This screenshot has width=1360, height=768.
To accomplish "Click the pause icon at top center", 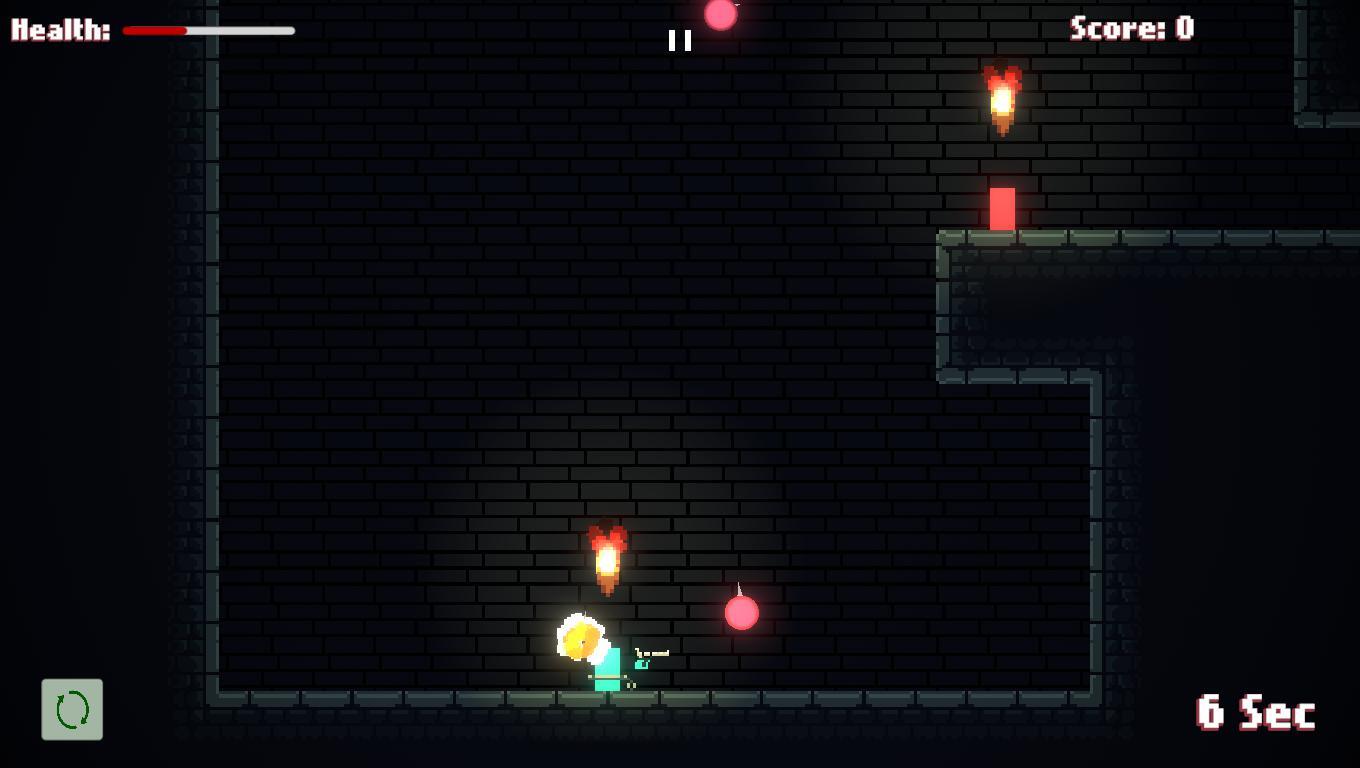I will click(679, 40).
